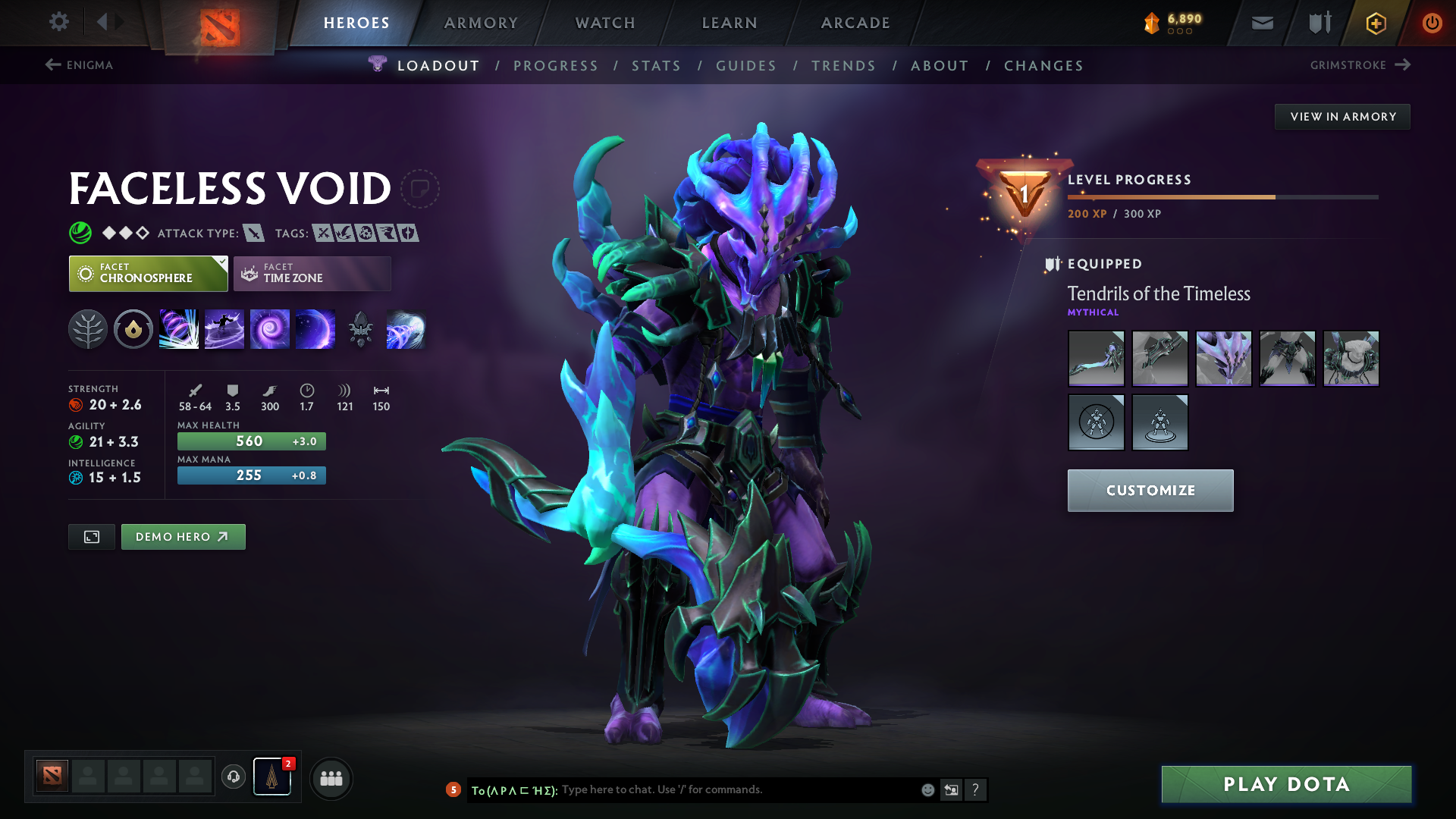The height and width of the screenshot is (819, 1456).
Task: Select the Time Walk ability icon
Action: (179, 329)
